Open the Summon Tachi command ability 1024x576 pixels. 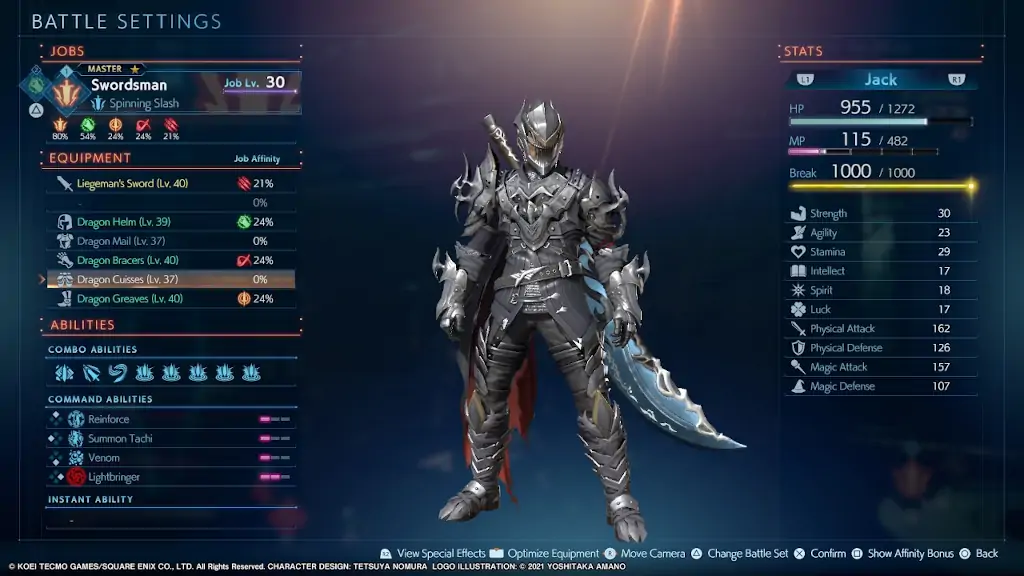[x=120, y=439]
